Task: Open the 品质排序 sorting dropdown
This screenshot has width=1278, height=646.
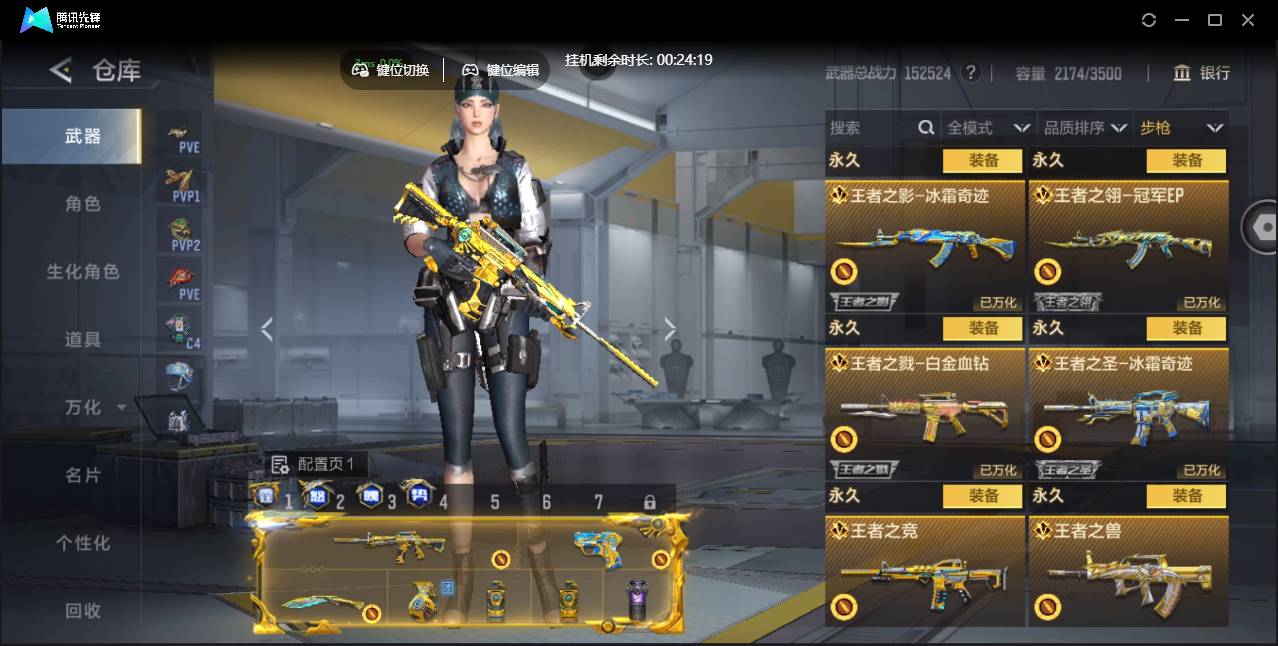Action: coord(1085,128)
